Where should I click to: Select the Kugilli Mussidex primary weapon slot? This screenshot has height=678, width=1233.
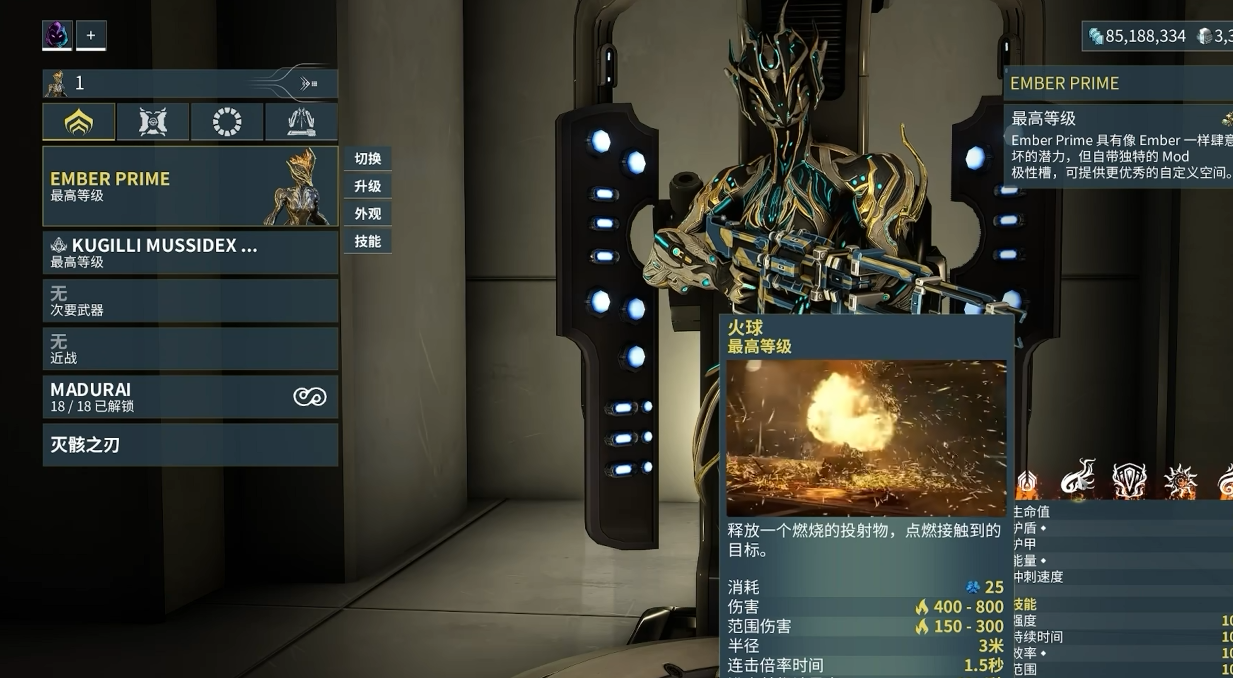190,252
